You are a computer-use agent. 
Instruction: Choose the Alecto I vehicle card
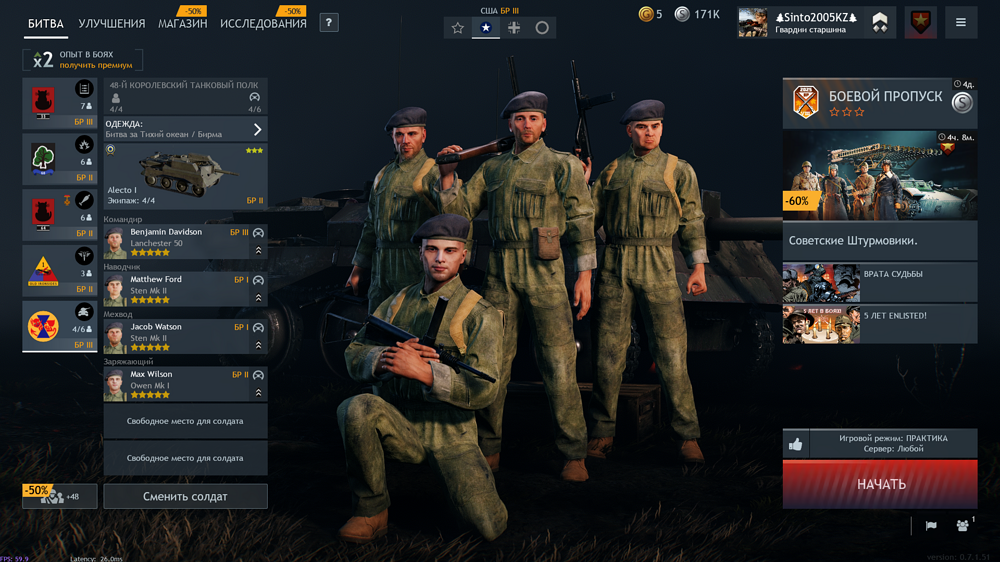(x=185, y=176)
